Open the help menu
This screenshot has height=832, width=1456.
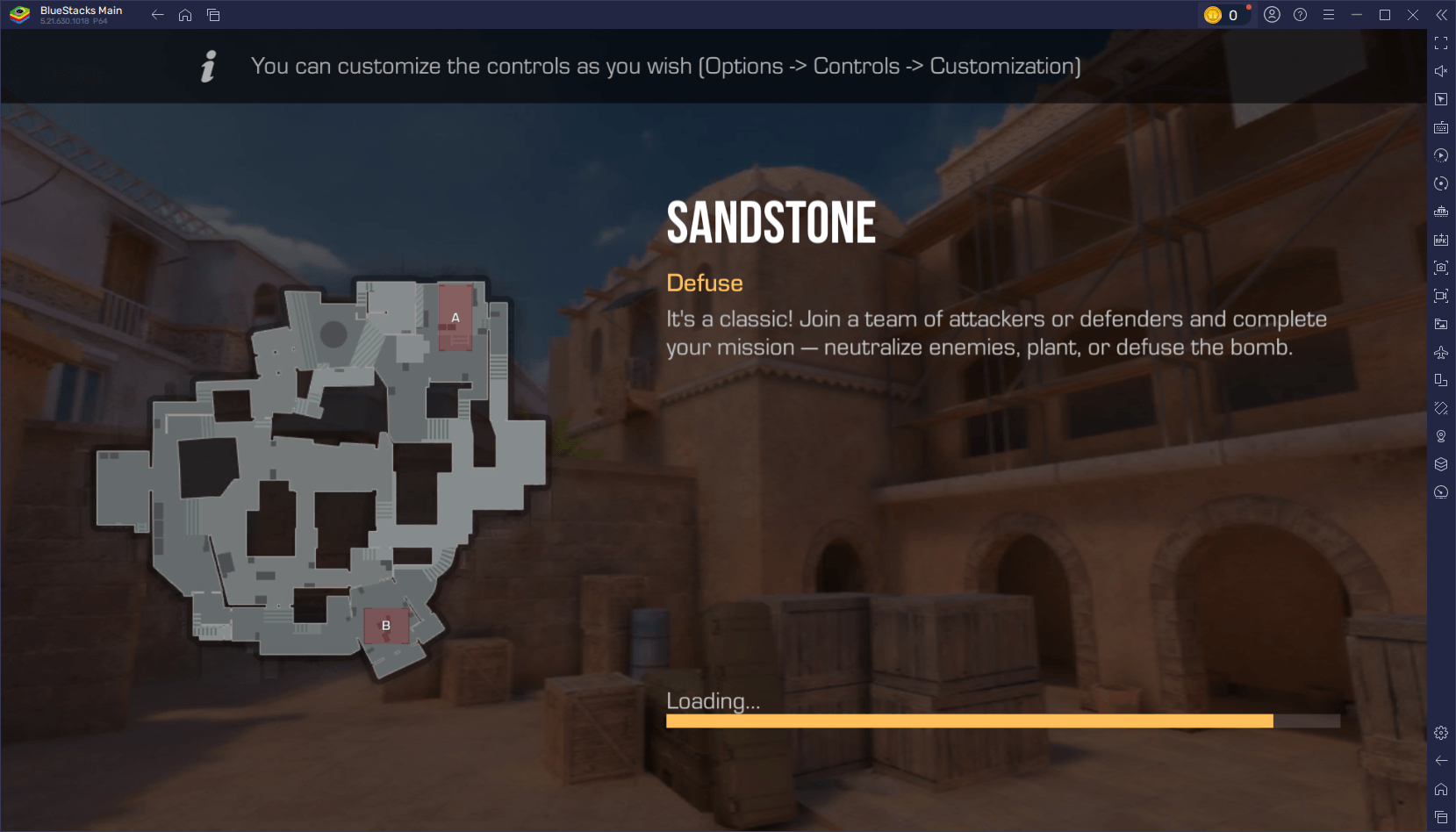click(1302, 14)
